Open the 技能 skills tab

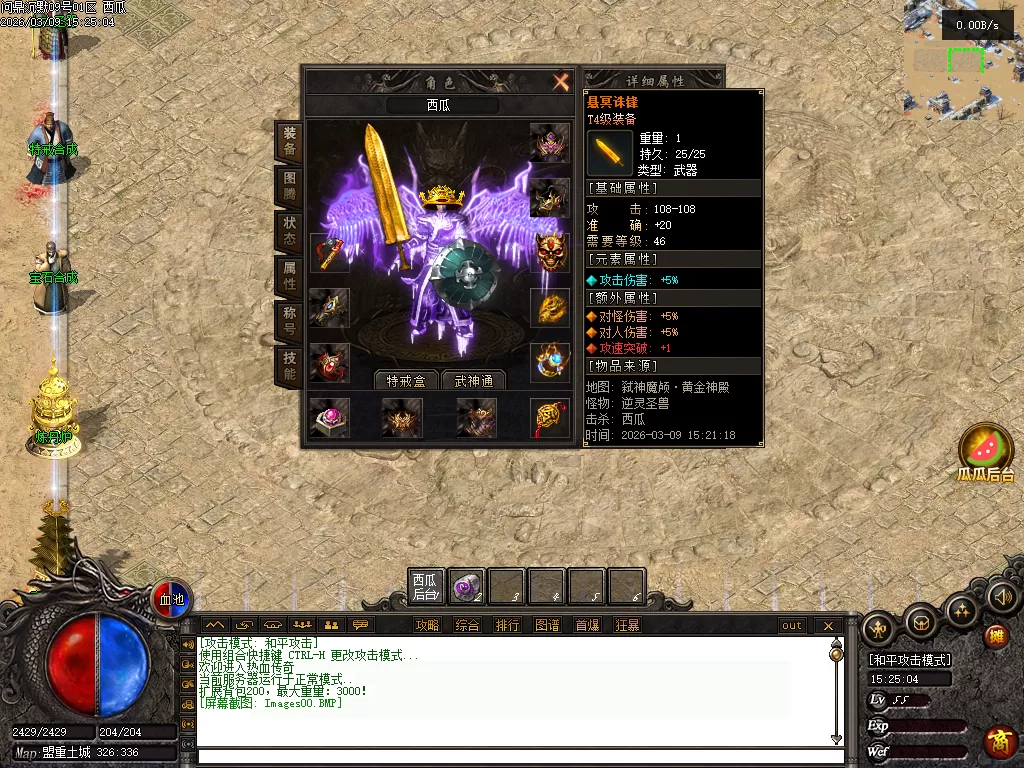[x=289, y=366]
